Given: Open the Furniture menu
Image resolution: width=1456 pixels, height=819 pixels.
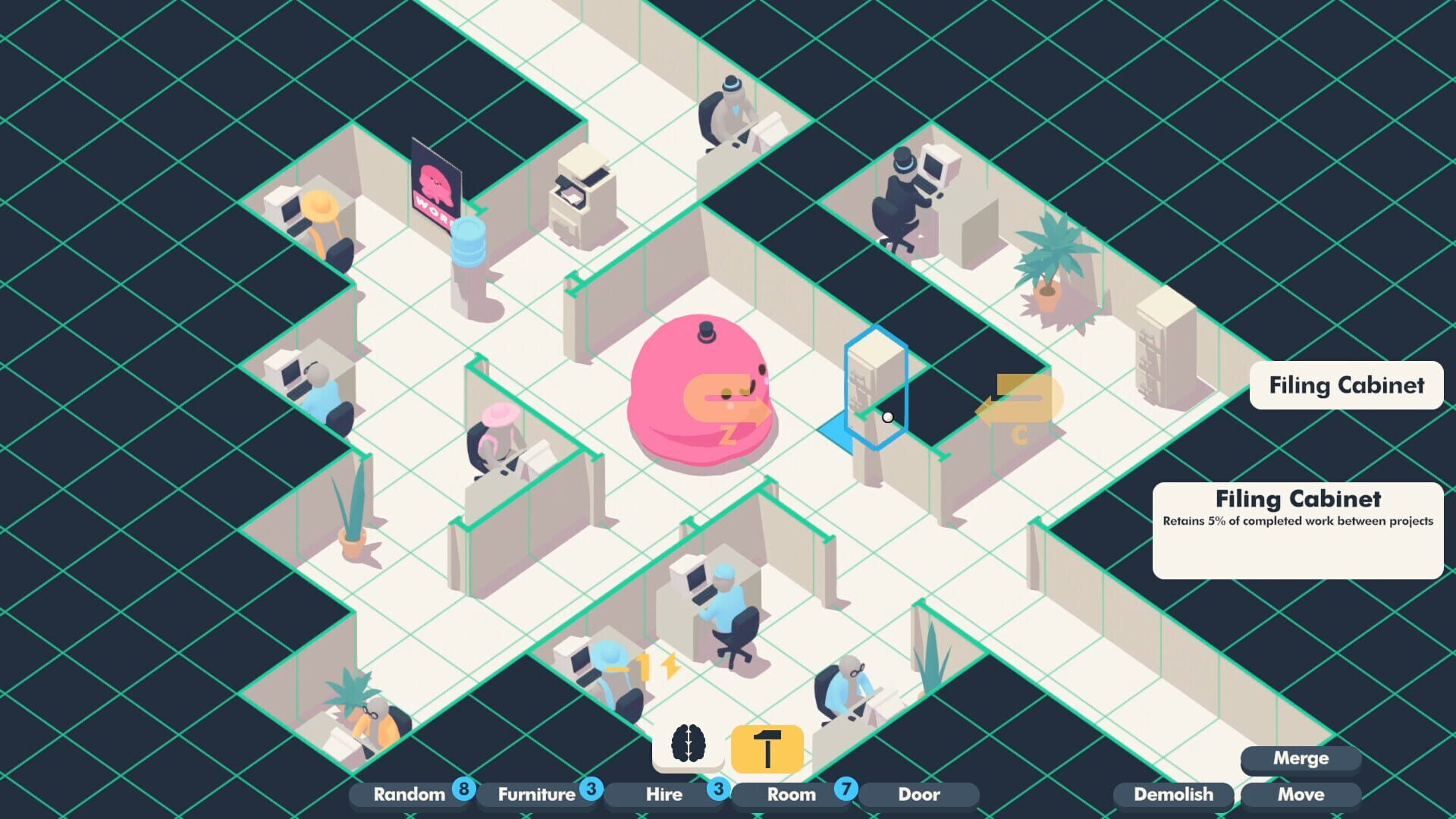Looking at the screenshot, I should (536, 795).
